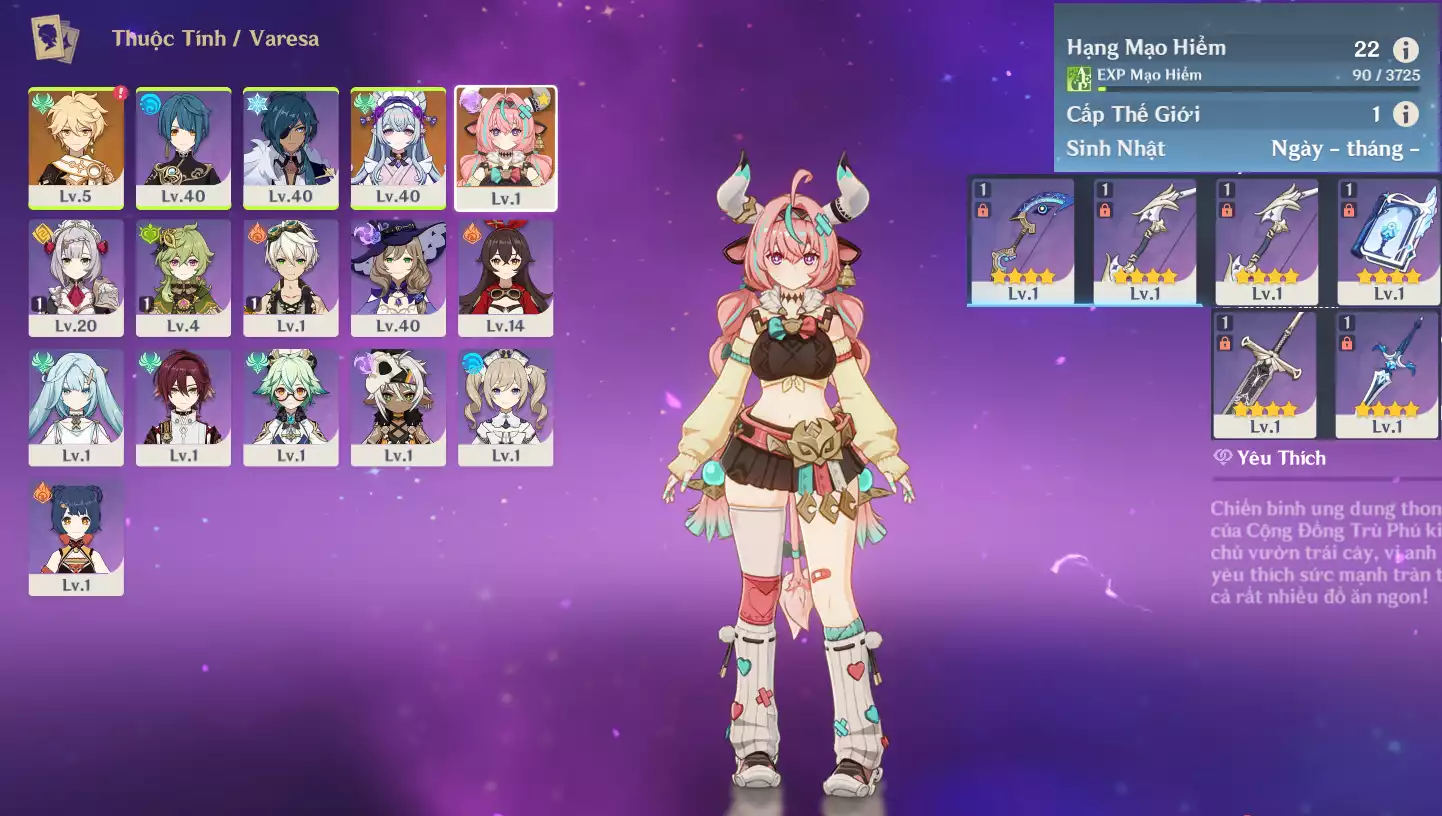Pick the blue catalyst book weapon
This screenshot has width=1442, height=816.
[x=1388, y=240]
